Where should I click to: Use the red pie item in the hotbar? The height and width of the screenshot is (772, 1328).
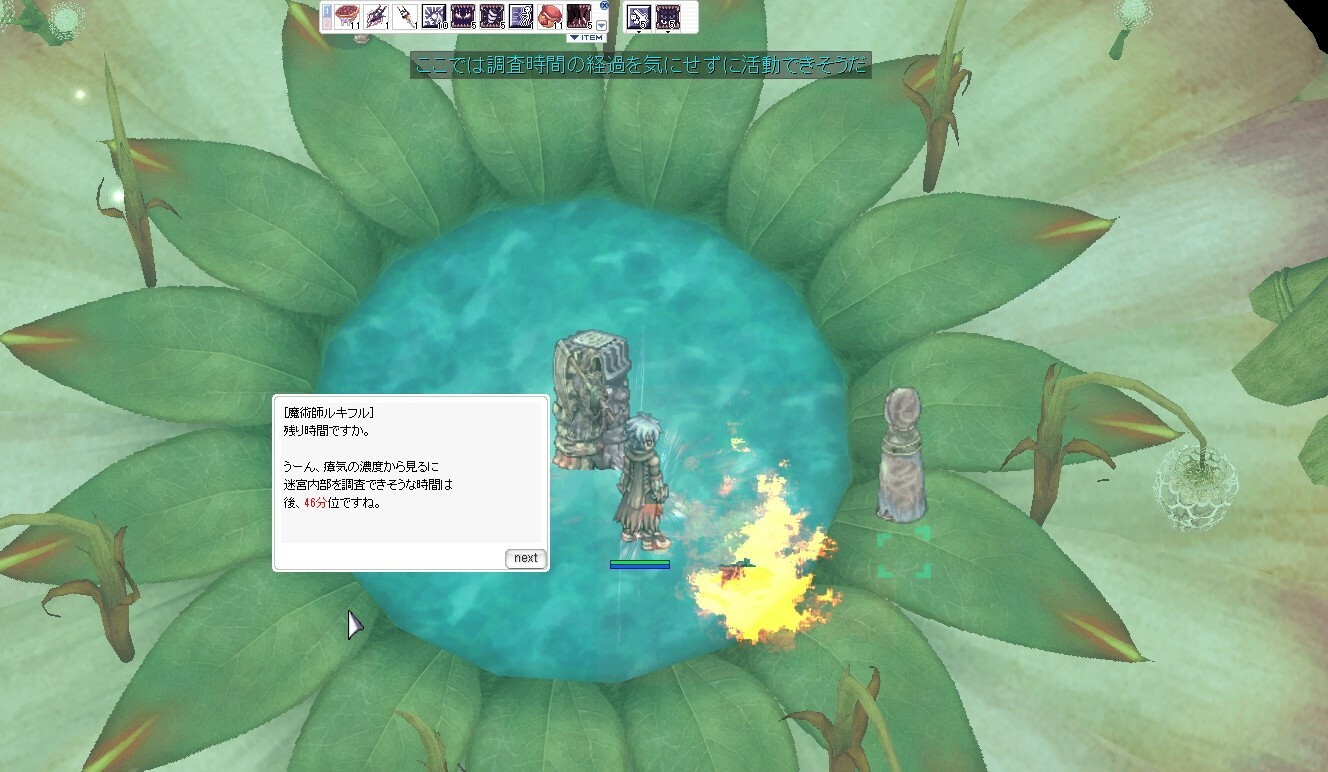point(348,16)
